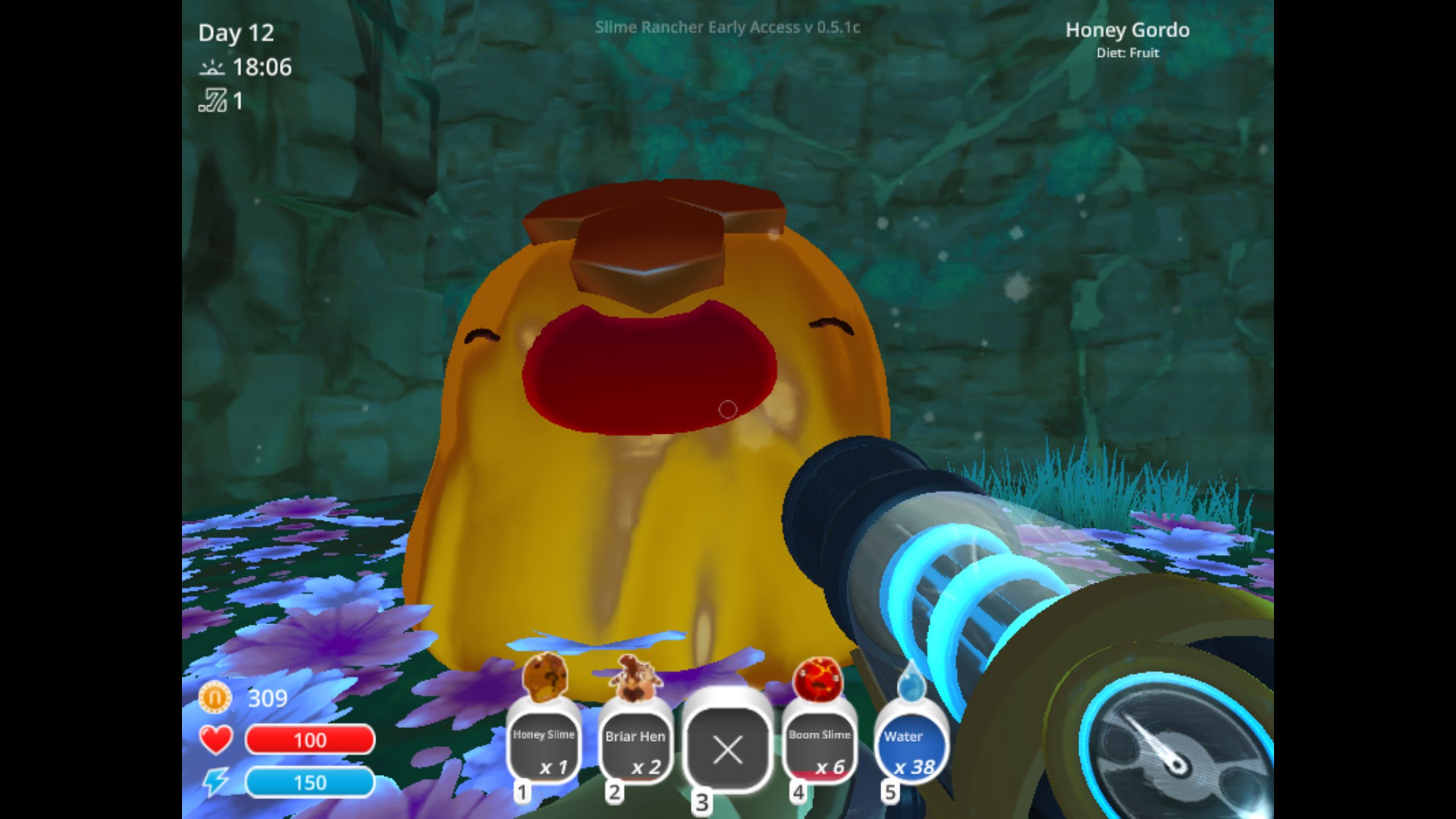Image resolution: width=1456 pixels, height=819 pixels.
Task: Click the heart health icon
Action: pyautogui.click(x=215, y=739)
